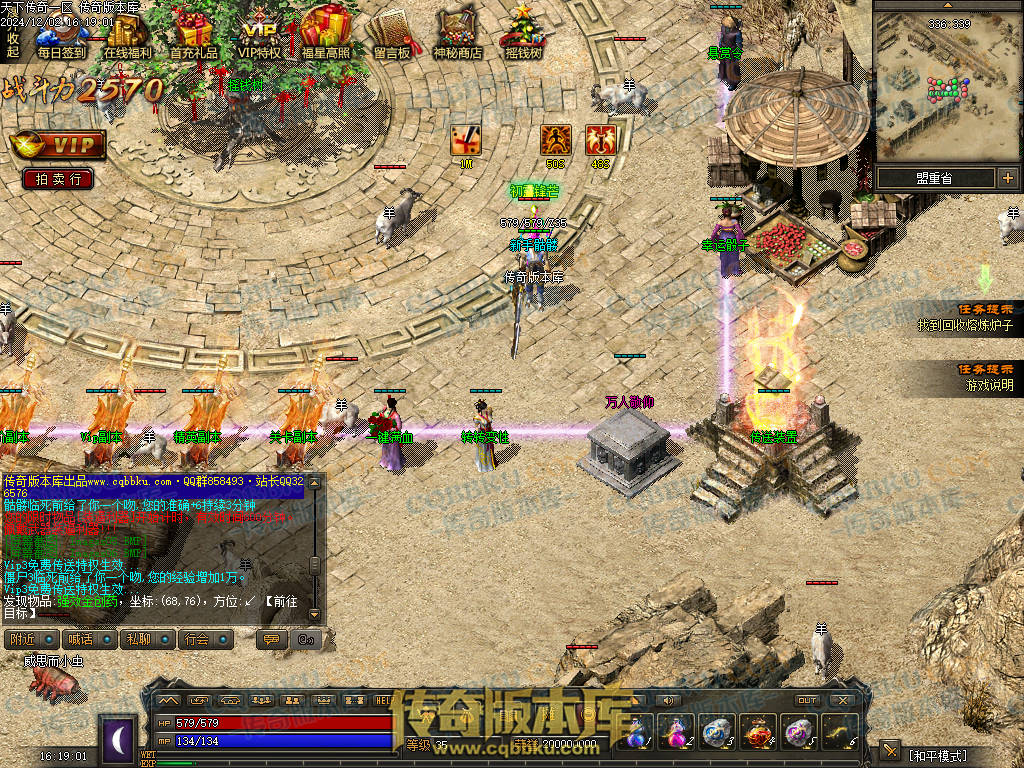Switch chat to the 喊话 shout channel
Screen dimensions: 1024x768
79,639
